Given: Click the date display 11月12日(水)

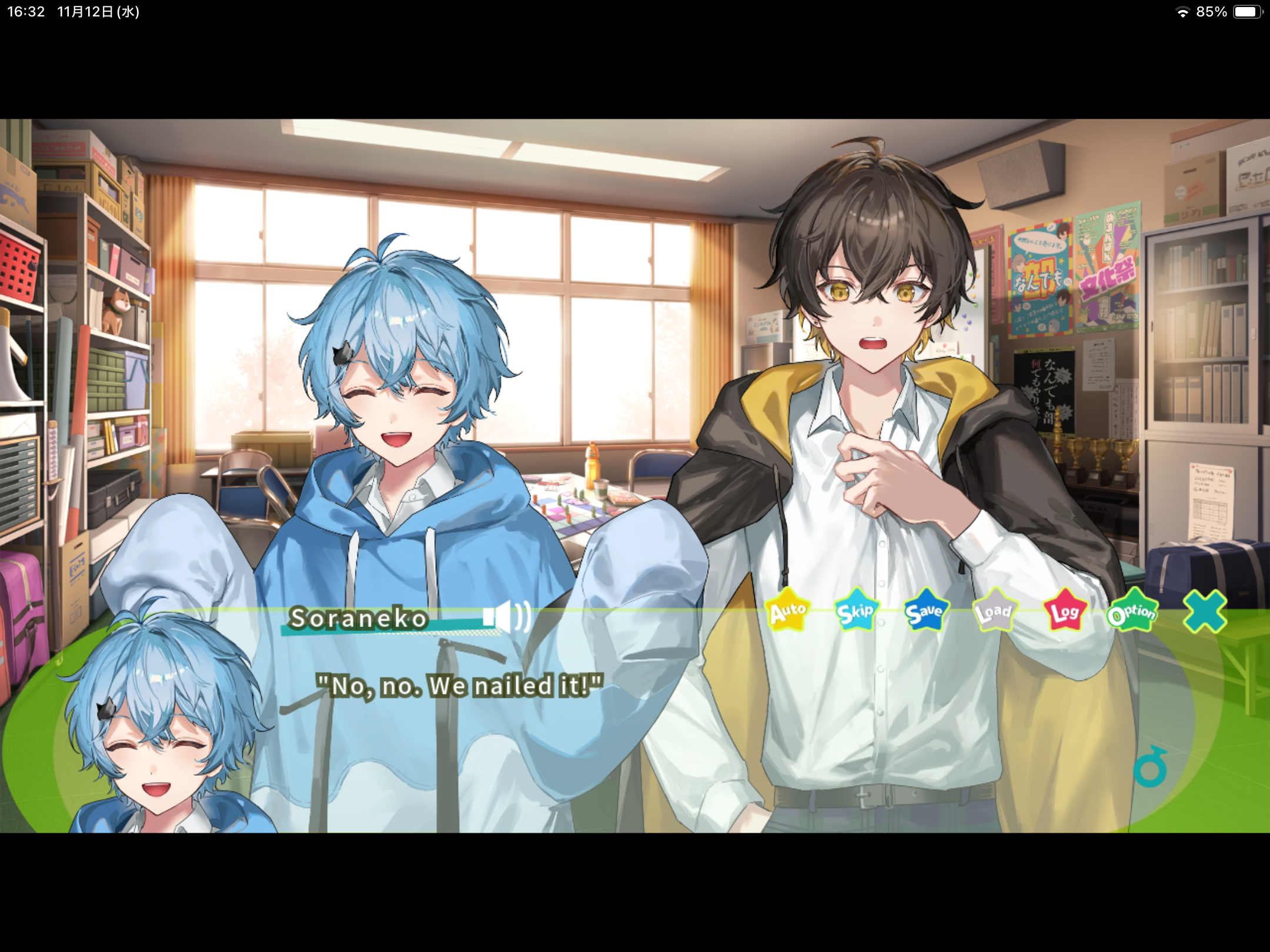Looking at the screenshot, I should 97,11.
